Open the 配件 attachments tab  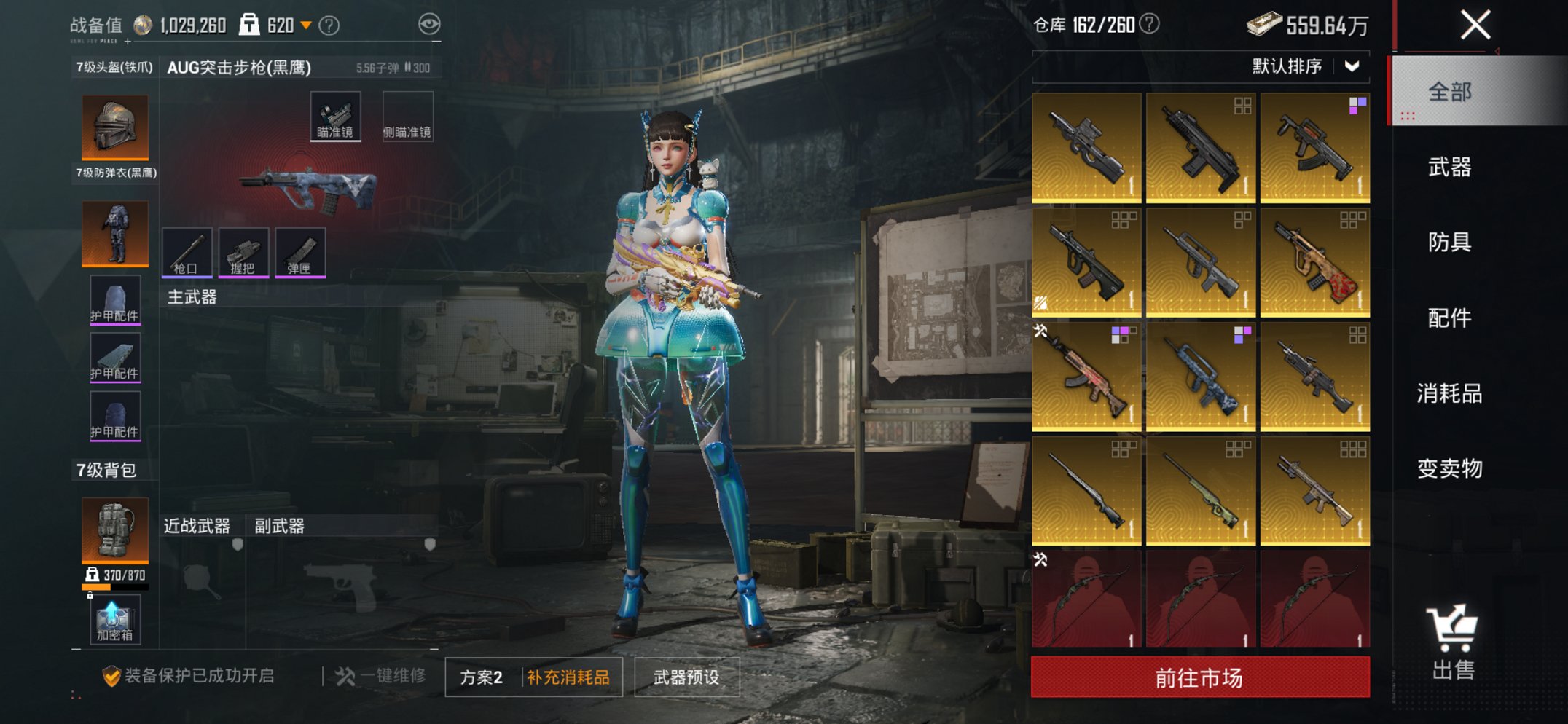(x=1449, y=318)
